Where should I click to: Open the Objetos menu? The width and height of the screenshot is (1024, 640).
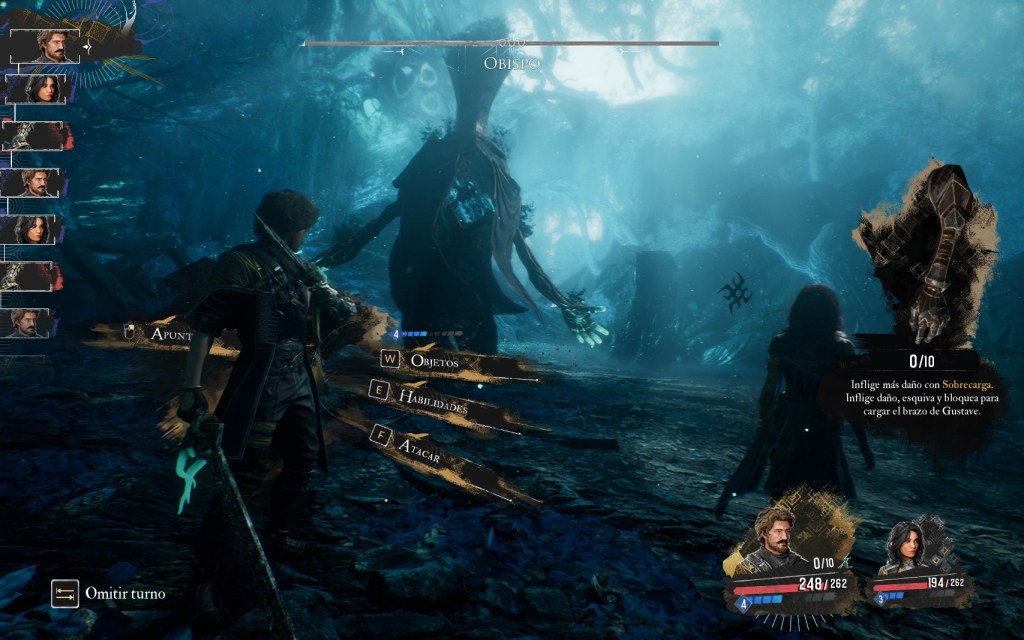tap(435, 361)
